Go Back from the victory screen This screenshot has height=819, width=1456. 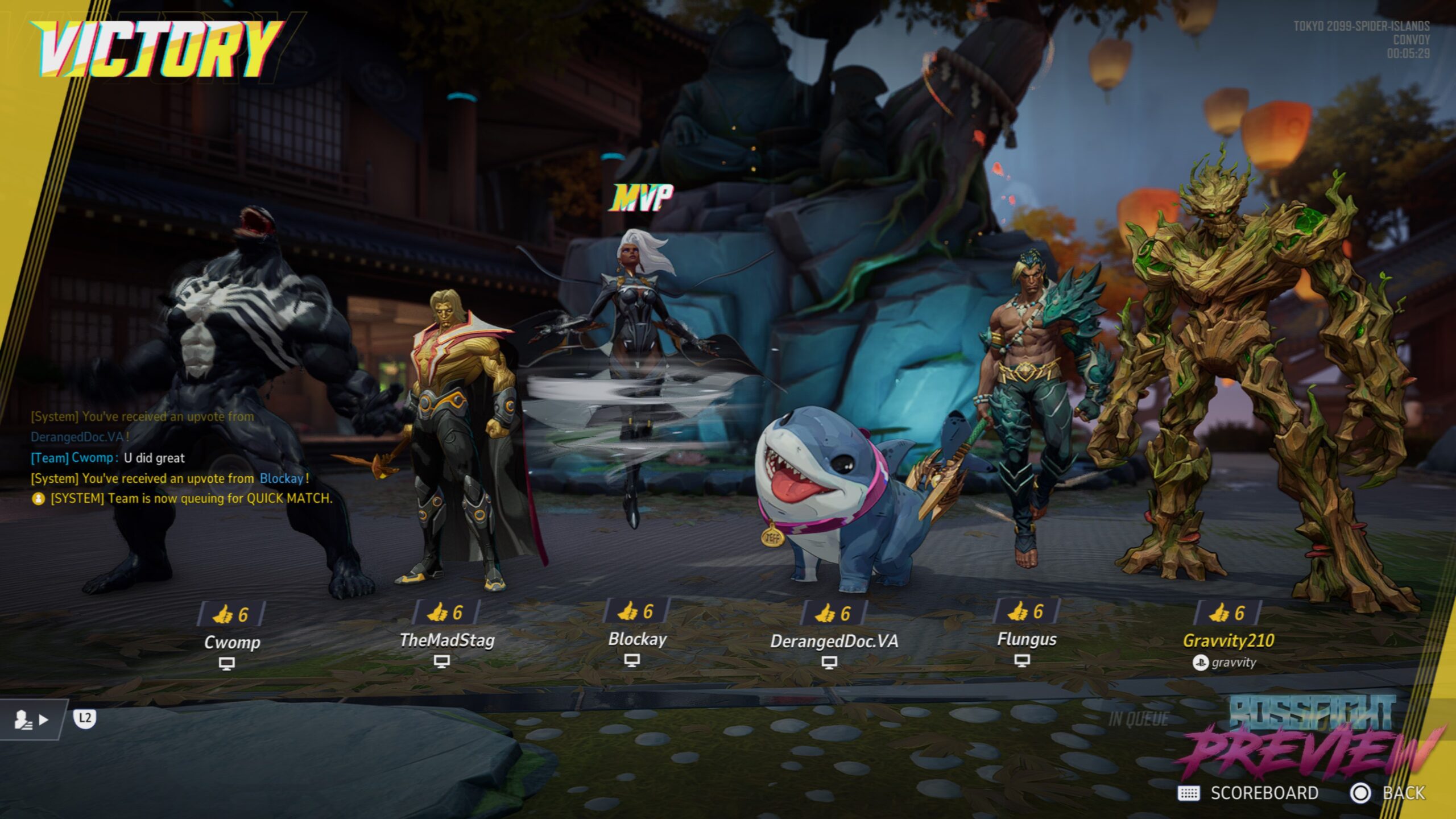[1389, 793]
